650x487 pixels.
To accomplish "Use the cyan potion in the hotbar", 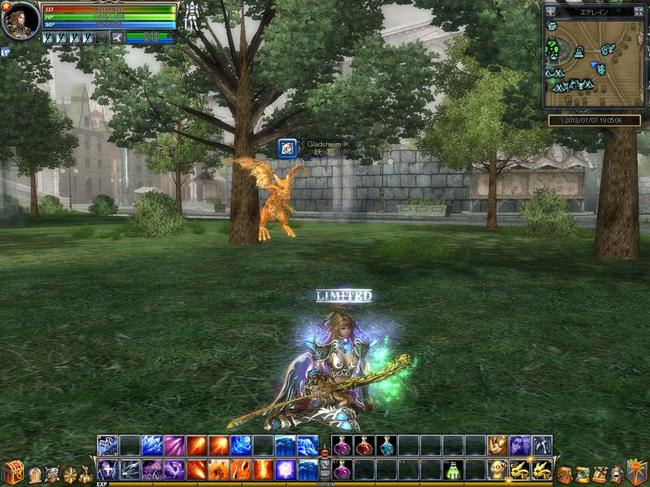I will pos(386,446).
